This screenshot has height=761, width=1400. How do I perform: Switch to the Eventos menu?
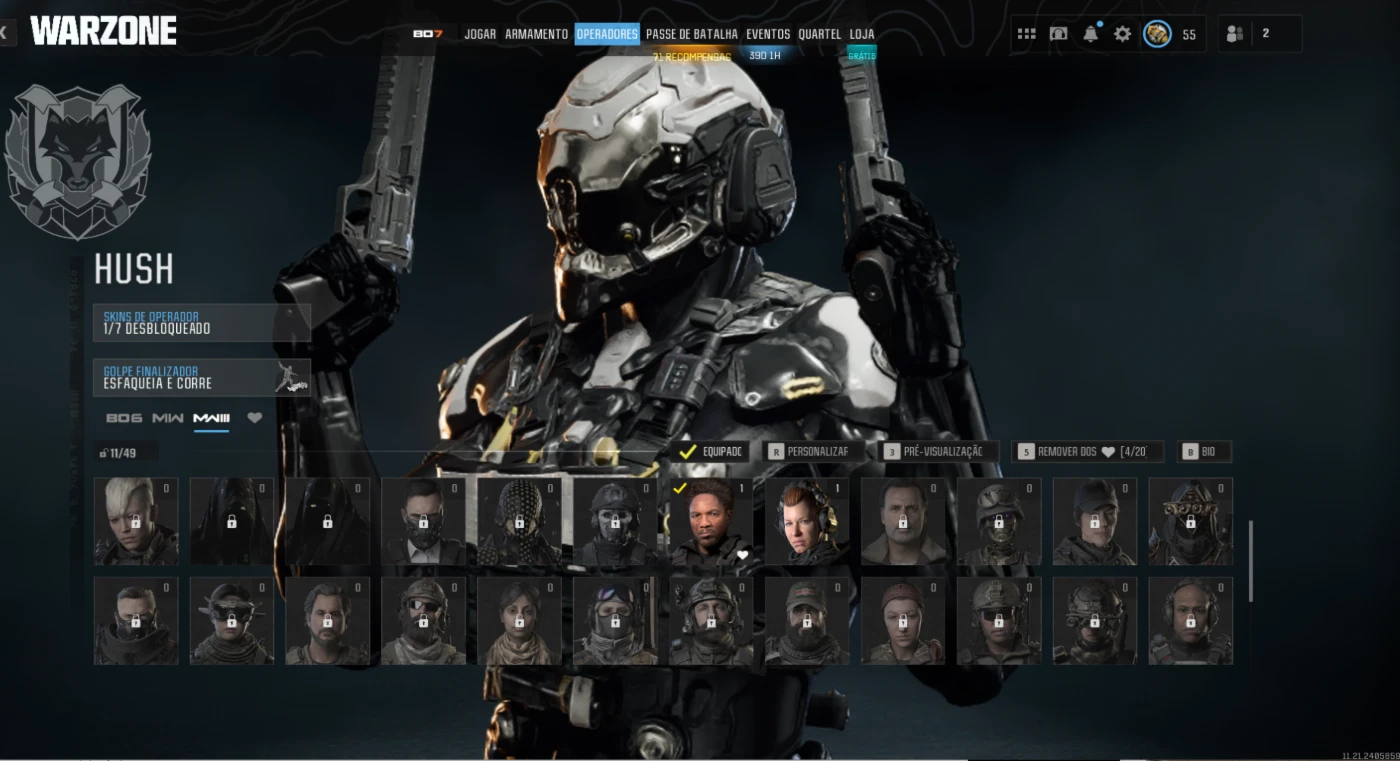[x=768, y=34]
